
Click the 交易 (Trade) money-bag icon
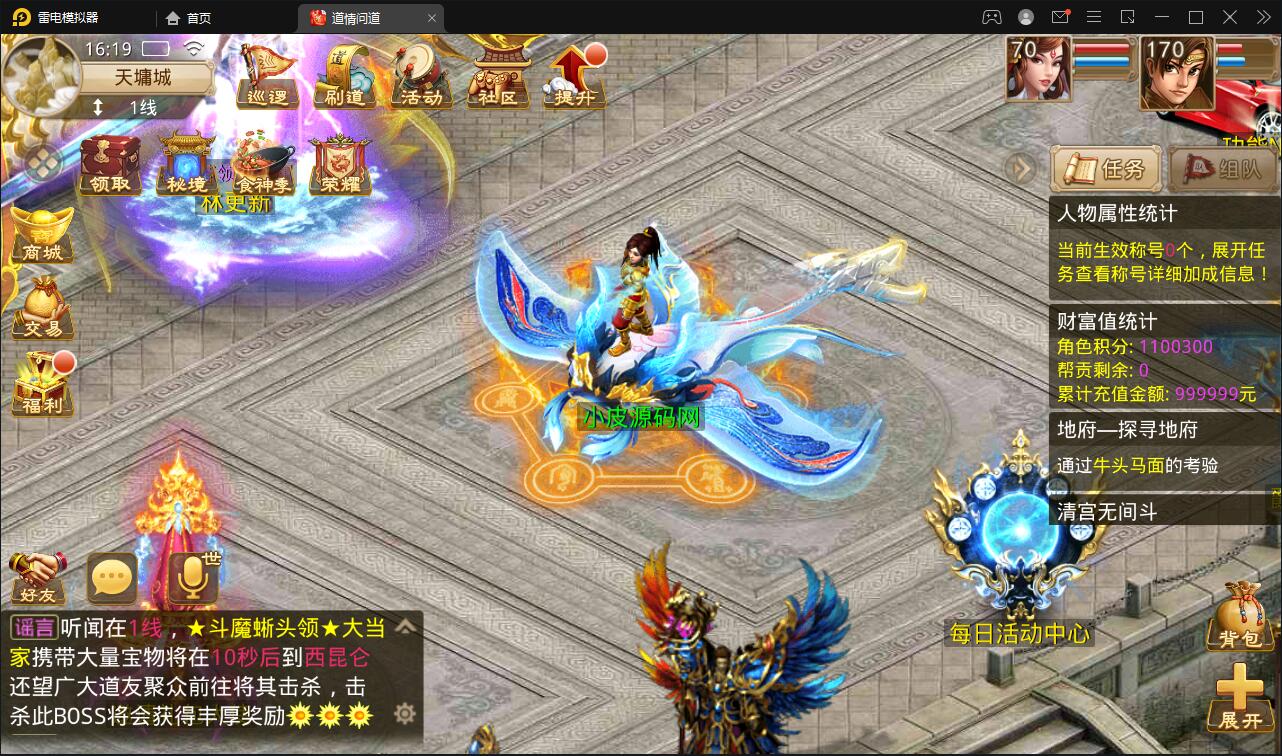click(x=40, y=310)
